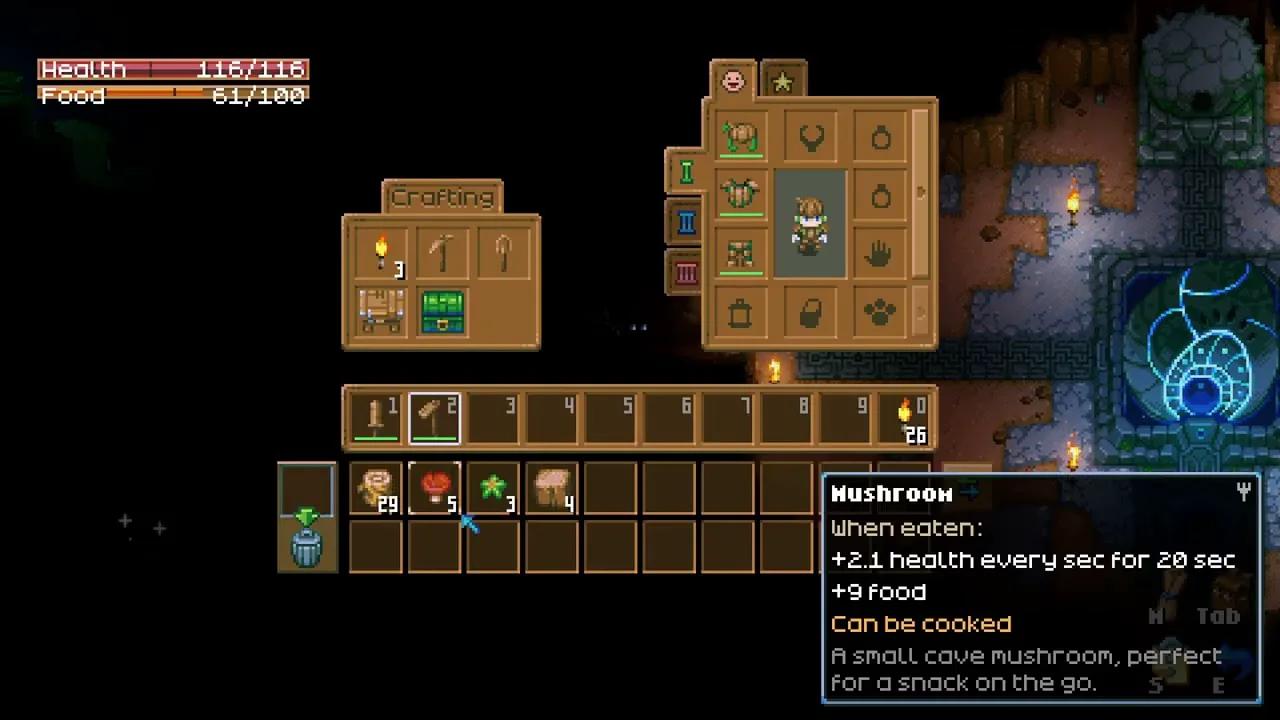The height and width of the screenshot is (720, 1280).
Task: Choose the hoe recipe in Crafting
Action: pyautogui.click(x=502, y=254)
